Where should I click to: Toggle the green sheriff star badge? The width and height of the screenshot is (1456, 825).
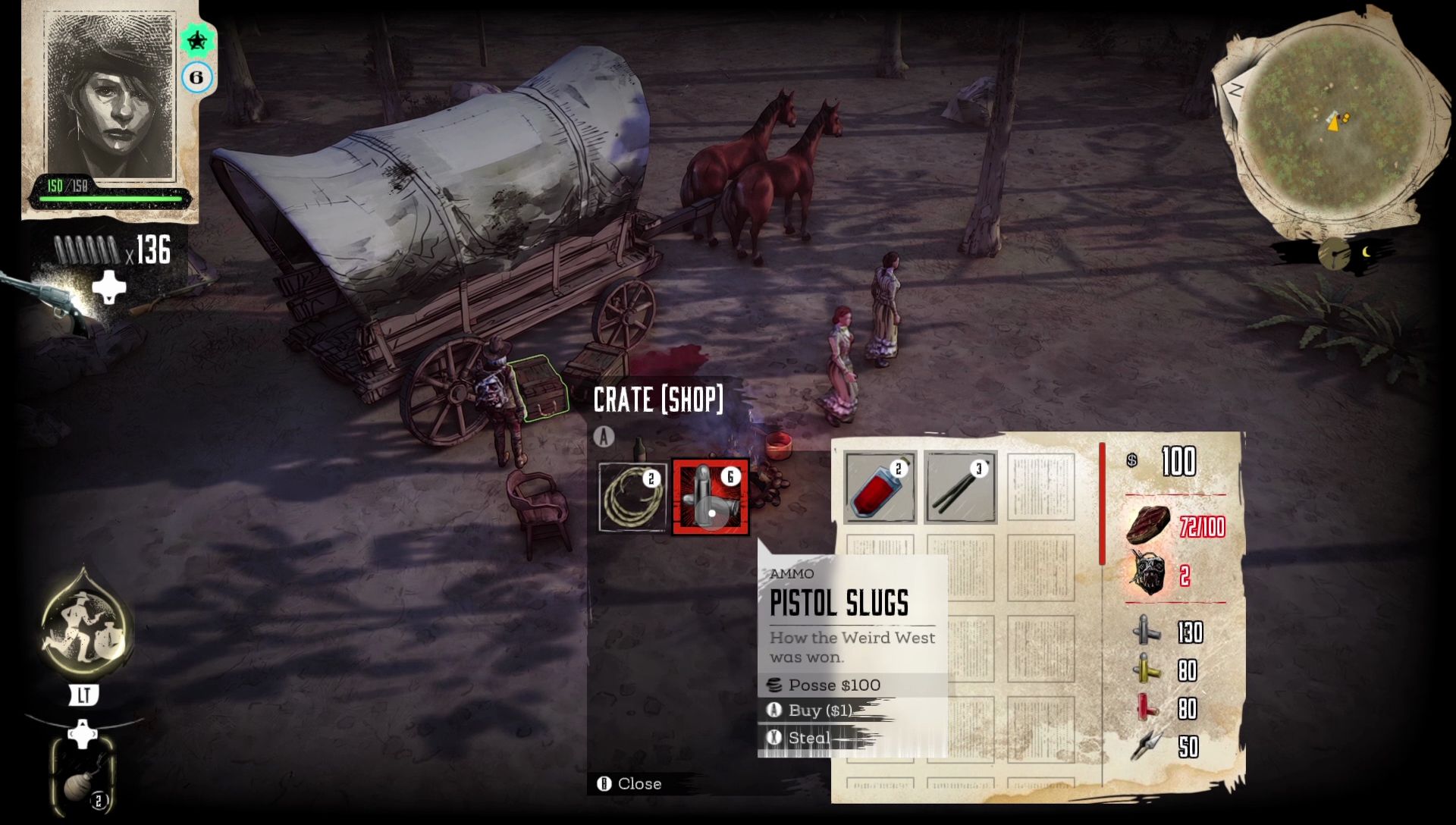(x=197, y=42)
